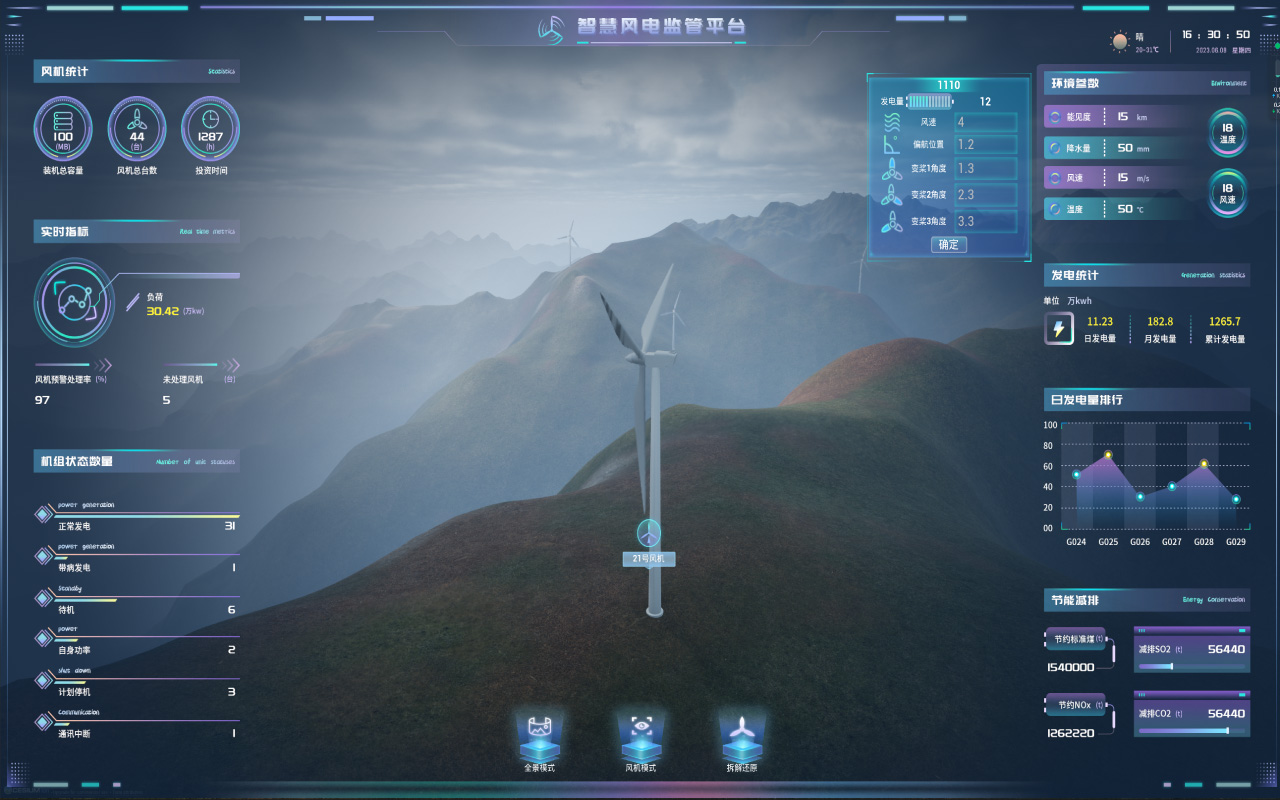This screenshot has height=800, width=1280.
Task: Edit the 变桨1角度 value box
Action: tap(985, 169)
